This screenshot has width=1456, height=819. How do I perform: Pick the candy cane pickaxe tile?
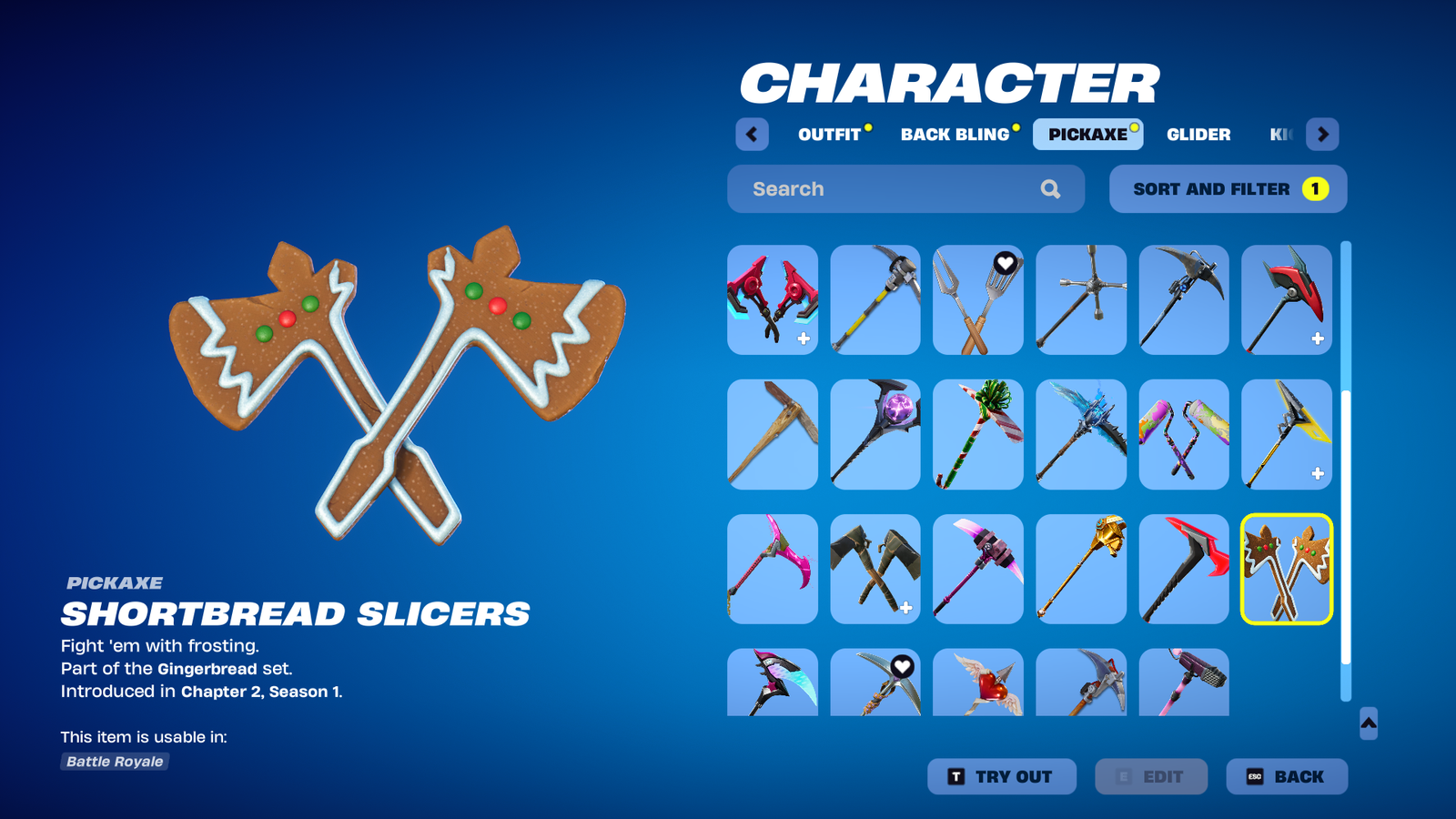tap(977, 435)
